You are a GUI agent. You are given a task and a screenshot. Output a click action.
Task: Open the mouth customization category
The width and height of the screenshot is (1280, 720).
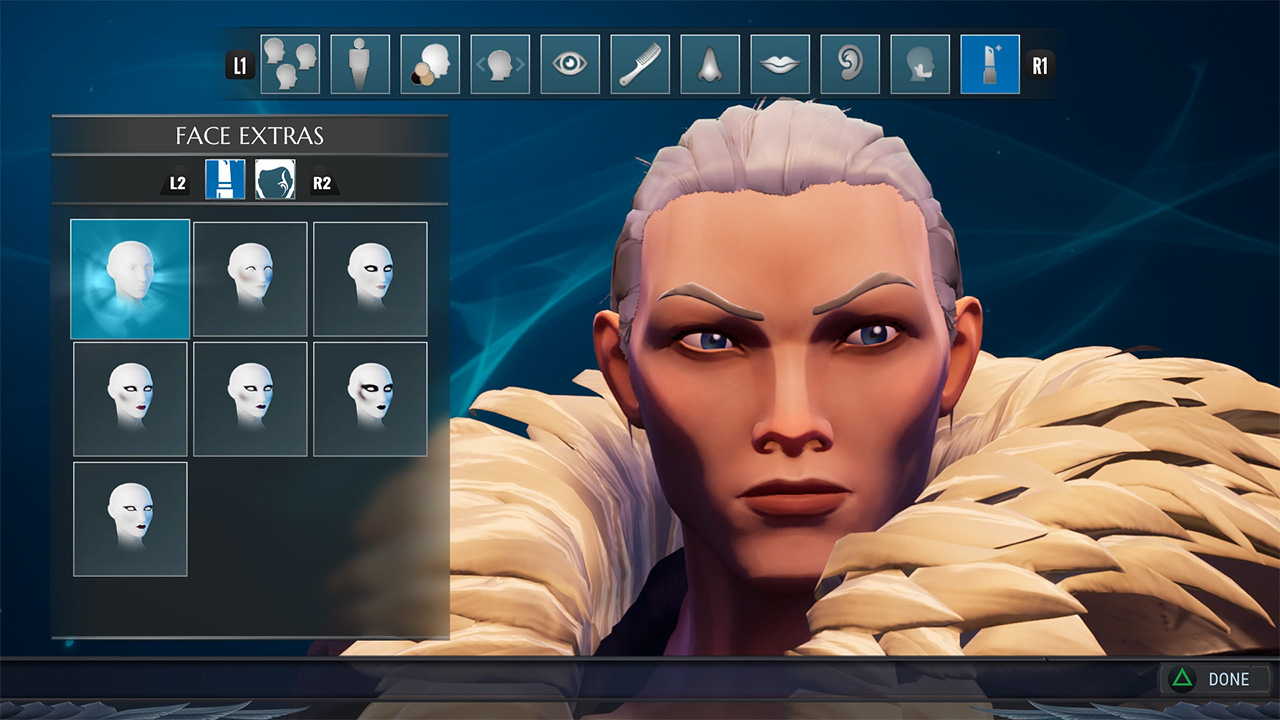[x=780, y=63]
